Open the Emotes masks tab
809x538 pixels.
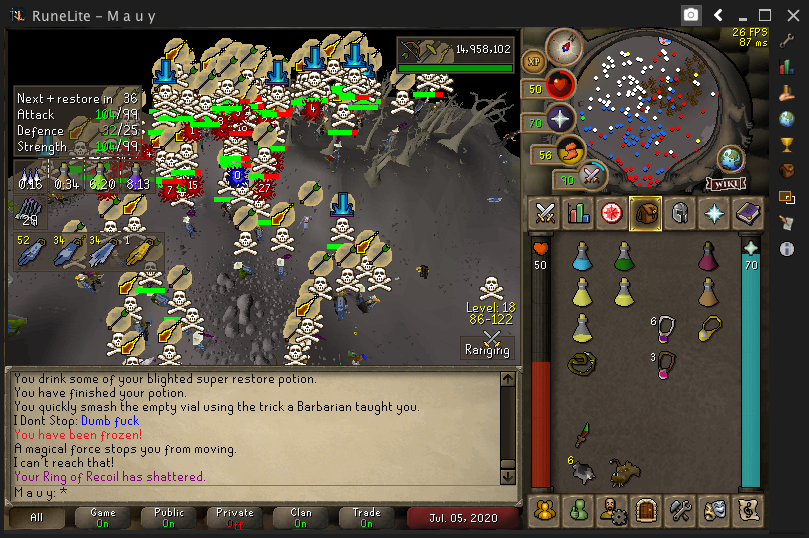tap(713, 510)
